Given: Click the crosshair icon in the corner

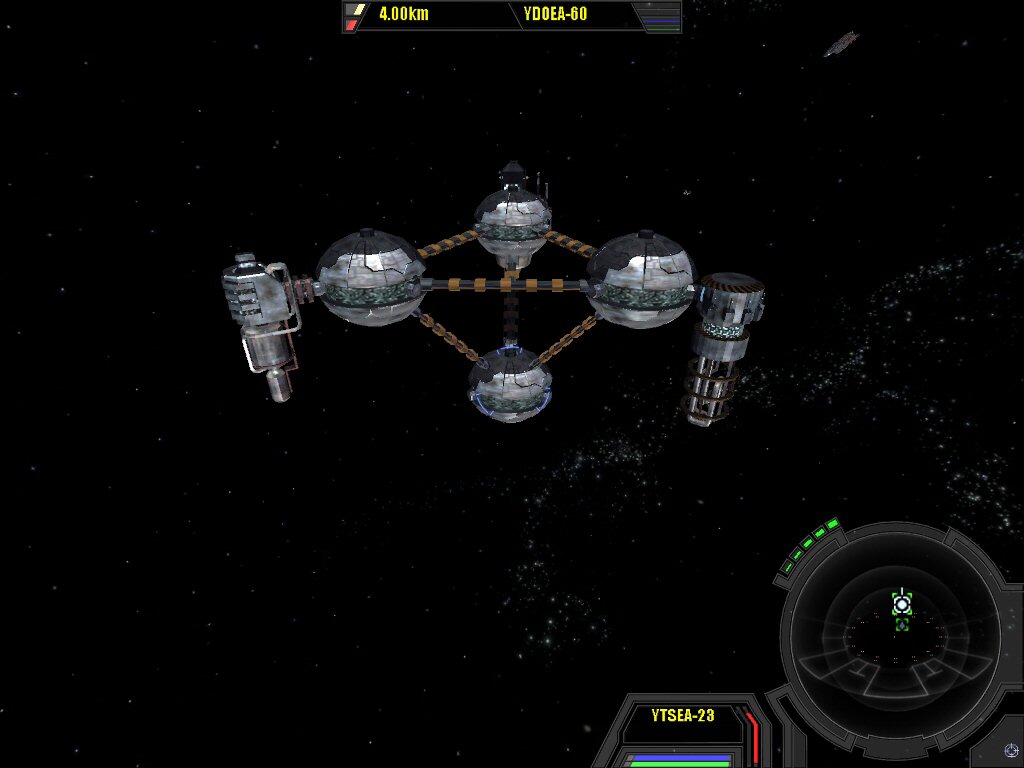Looking at the screenshot, I should pyautogui.click(x=1008, y=751).
